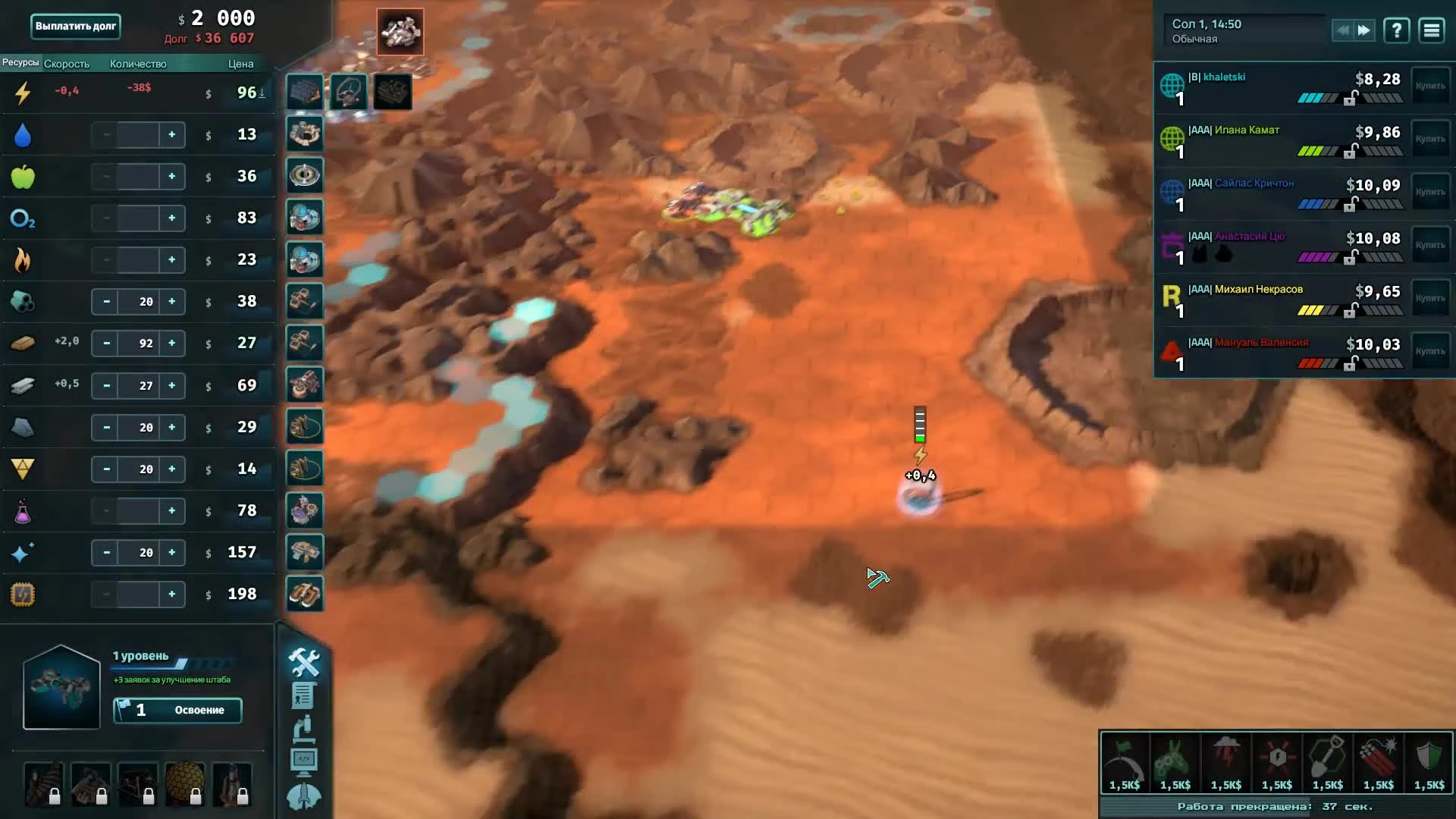Click the sort arrow beside the power price

point(262,93)
